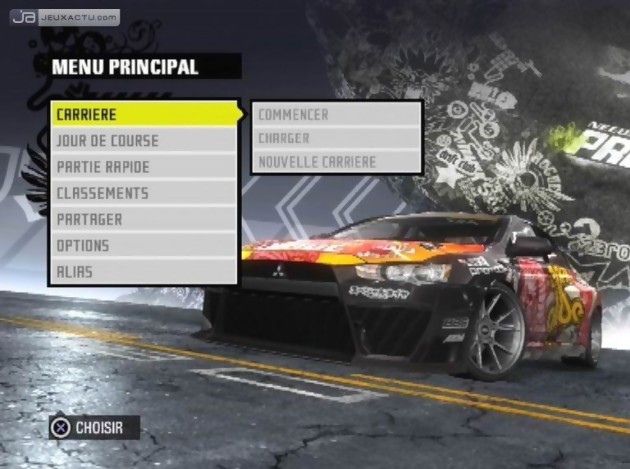Click Commencer in the career submenu
This screenshot has width=630, height=469.
336,115
